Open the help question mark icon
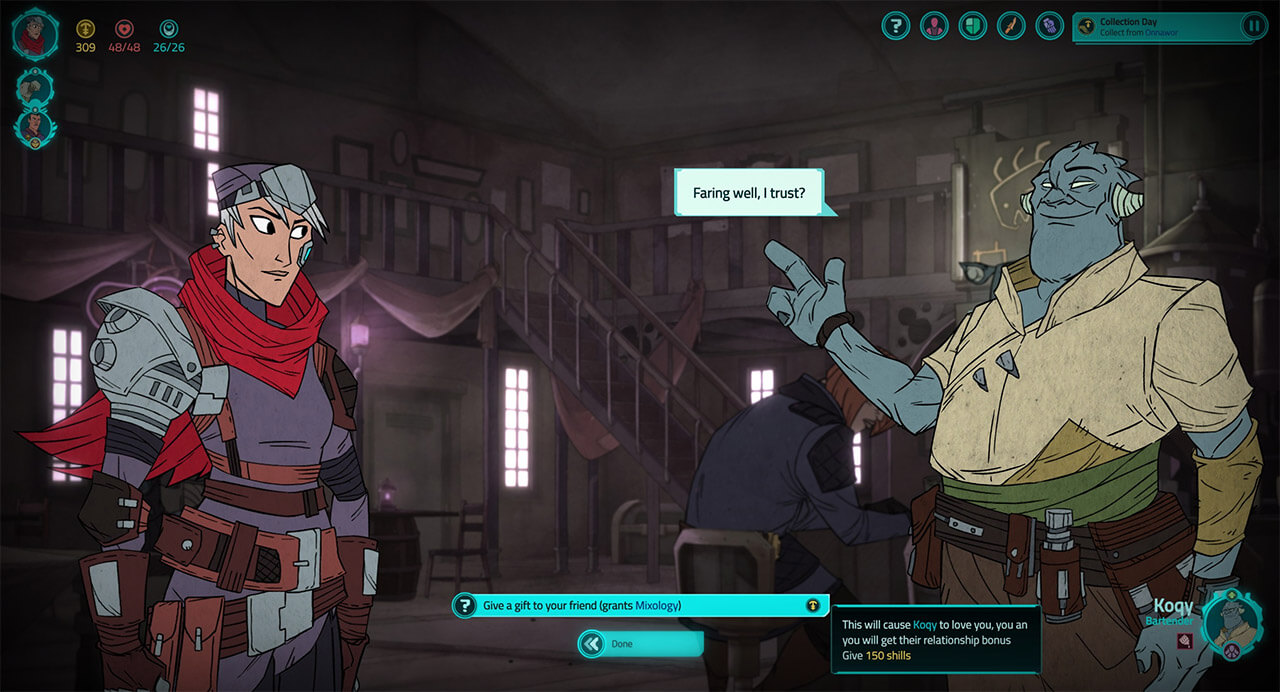The width and height of the screenshot is (1280, 692). (x=896, y=26)
